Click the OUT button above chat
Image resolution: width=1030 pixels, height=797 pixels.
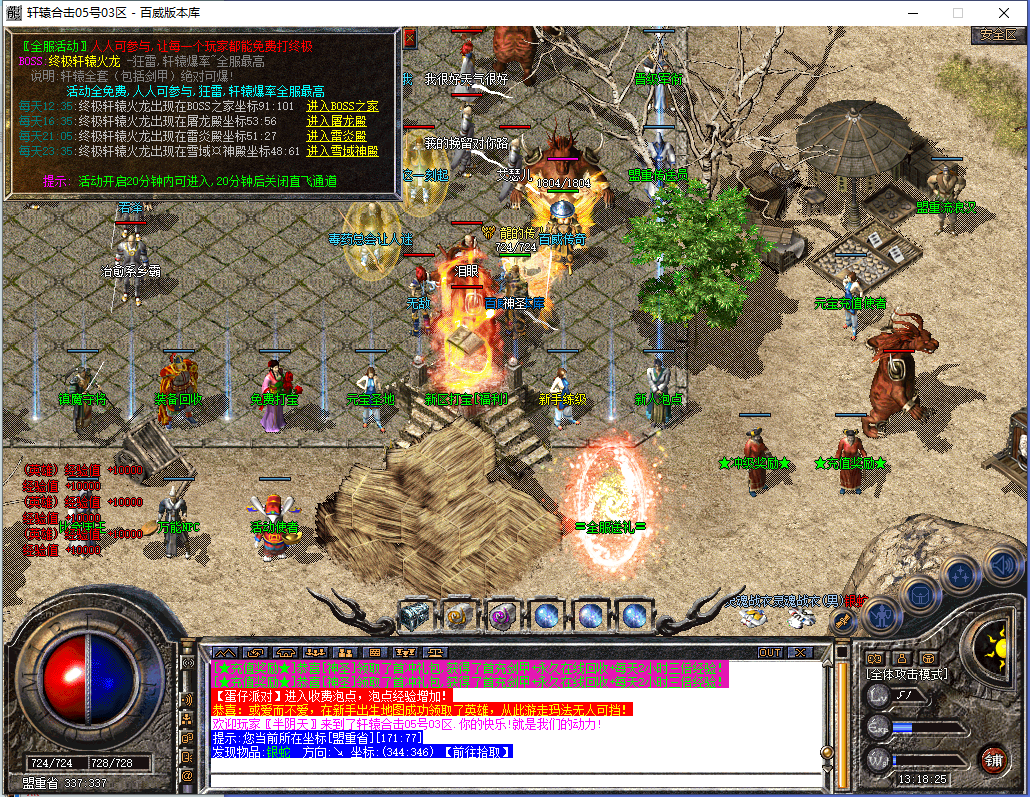770,652
